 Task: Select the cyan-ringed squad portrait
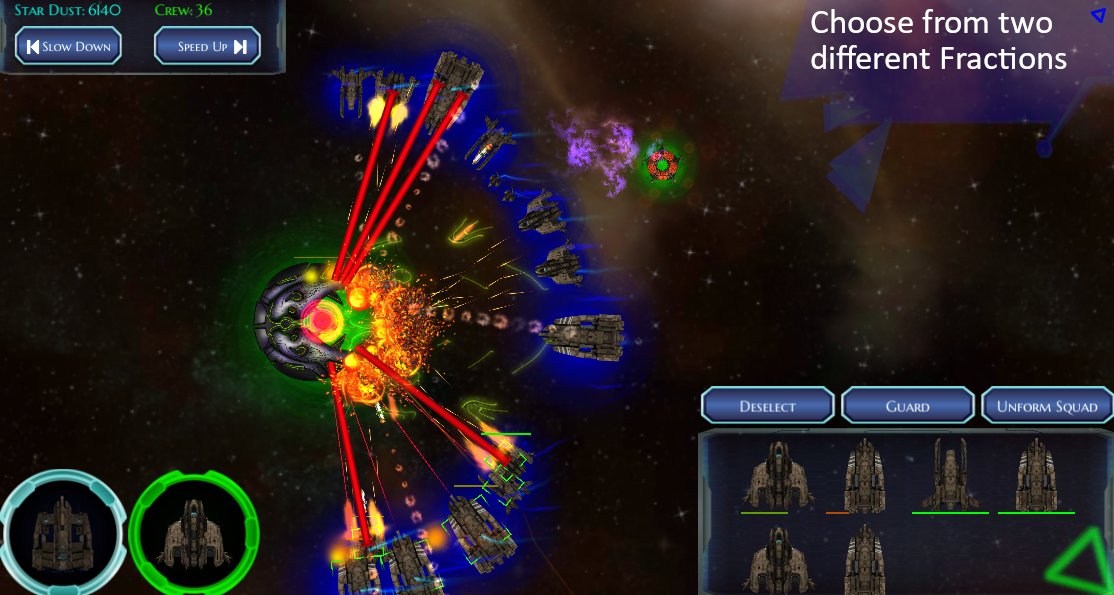[61, 531]
